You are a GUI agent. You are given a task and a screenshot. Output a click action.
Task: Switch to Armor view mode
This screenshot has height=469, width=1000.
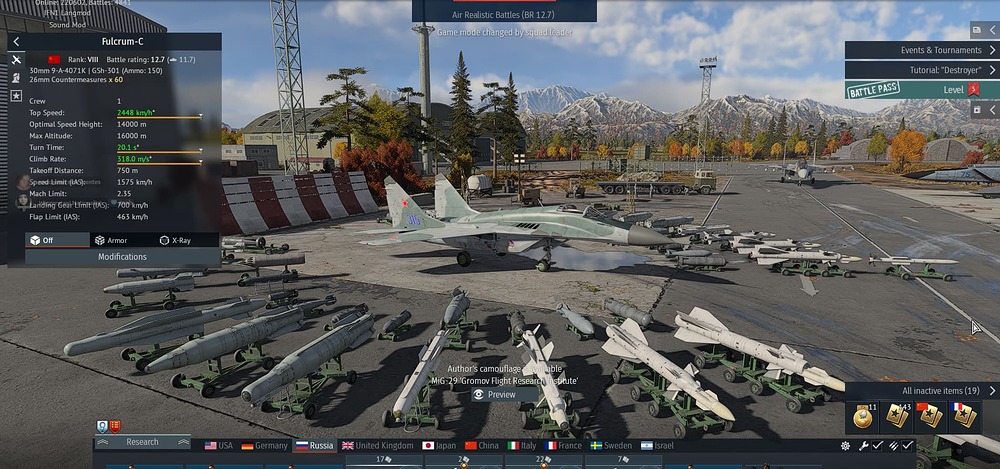pos(111,240)
